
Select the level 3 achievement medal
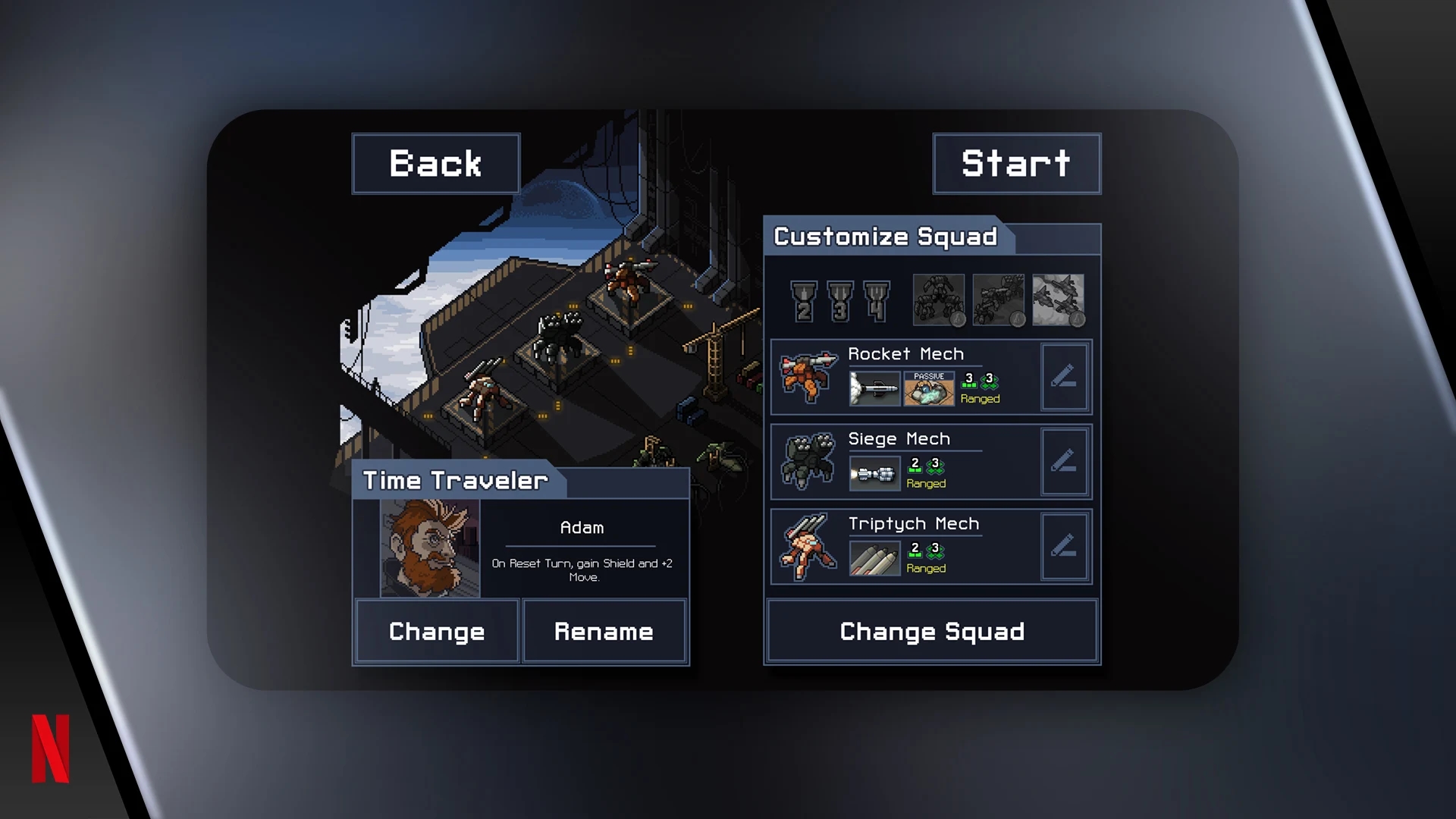[840, 300]
